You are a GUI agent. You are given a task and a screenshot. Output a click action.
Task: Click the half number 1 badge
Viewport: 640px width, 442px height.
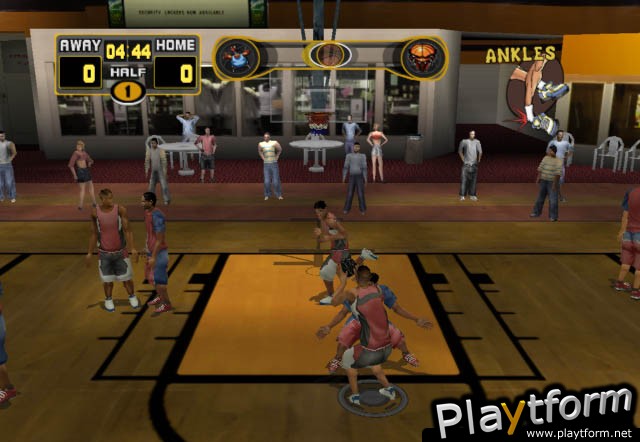pos(127,91)
